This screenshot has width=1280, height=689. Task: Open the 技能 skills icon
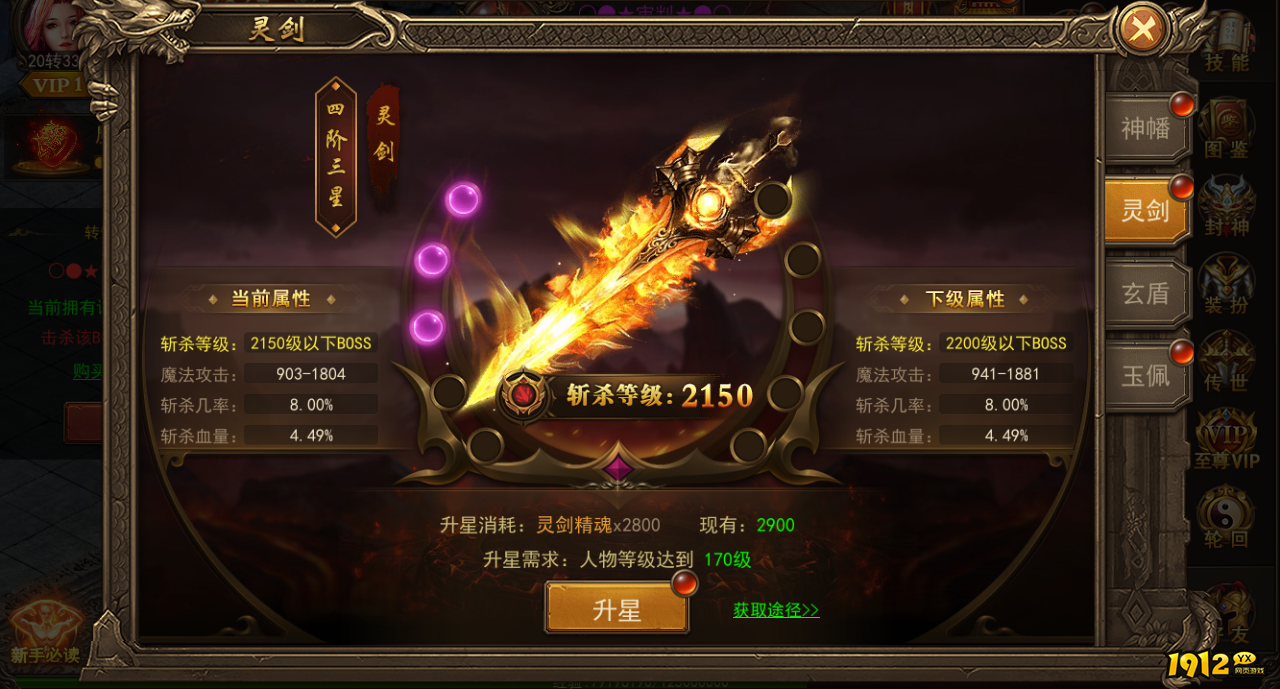pos(1227,50)
